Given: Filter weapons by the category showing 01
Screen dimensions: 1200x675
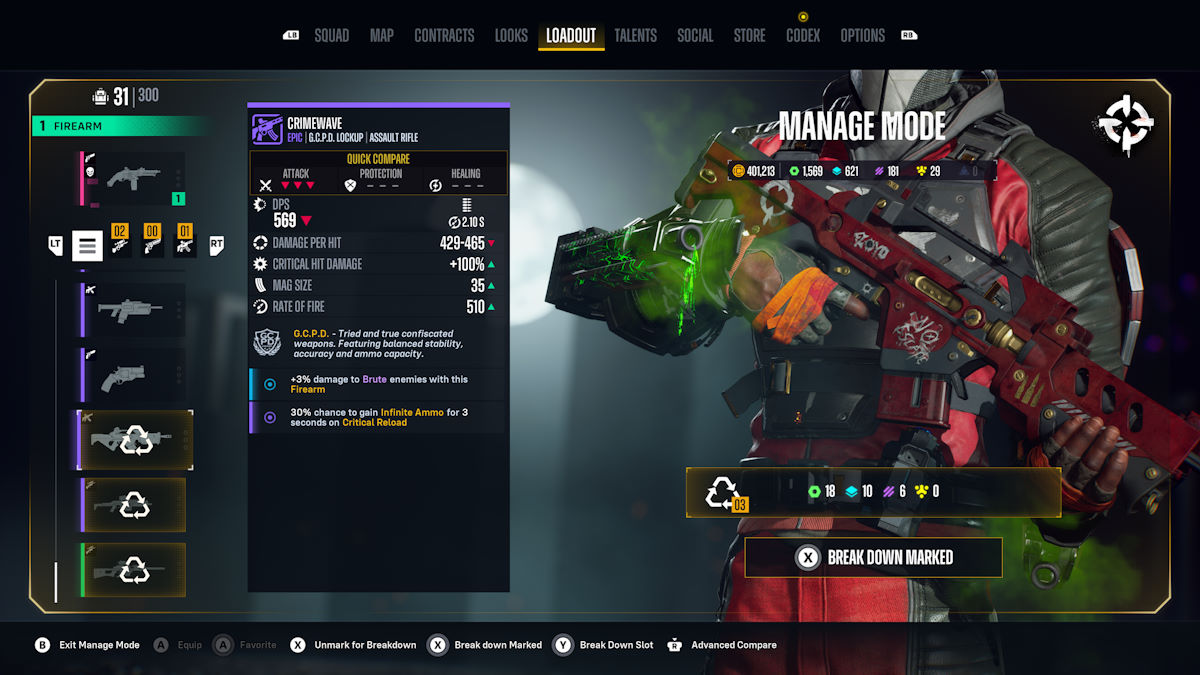Looking at the screenshot, I should point(184,241).
